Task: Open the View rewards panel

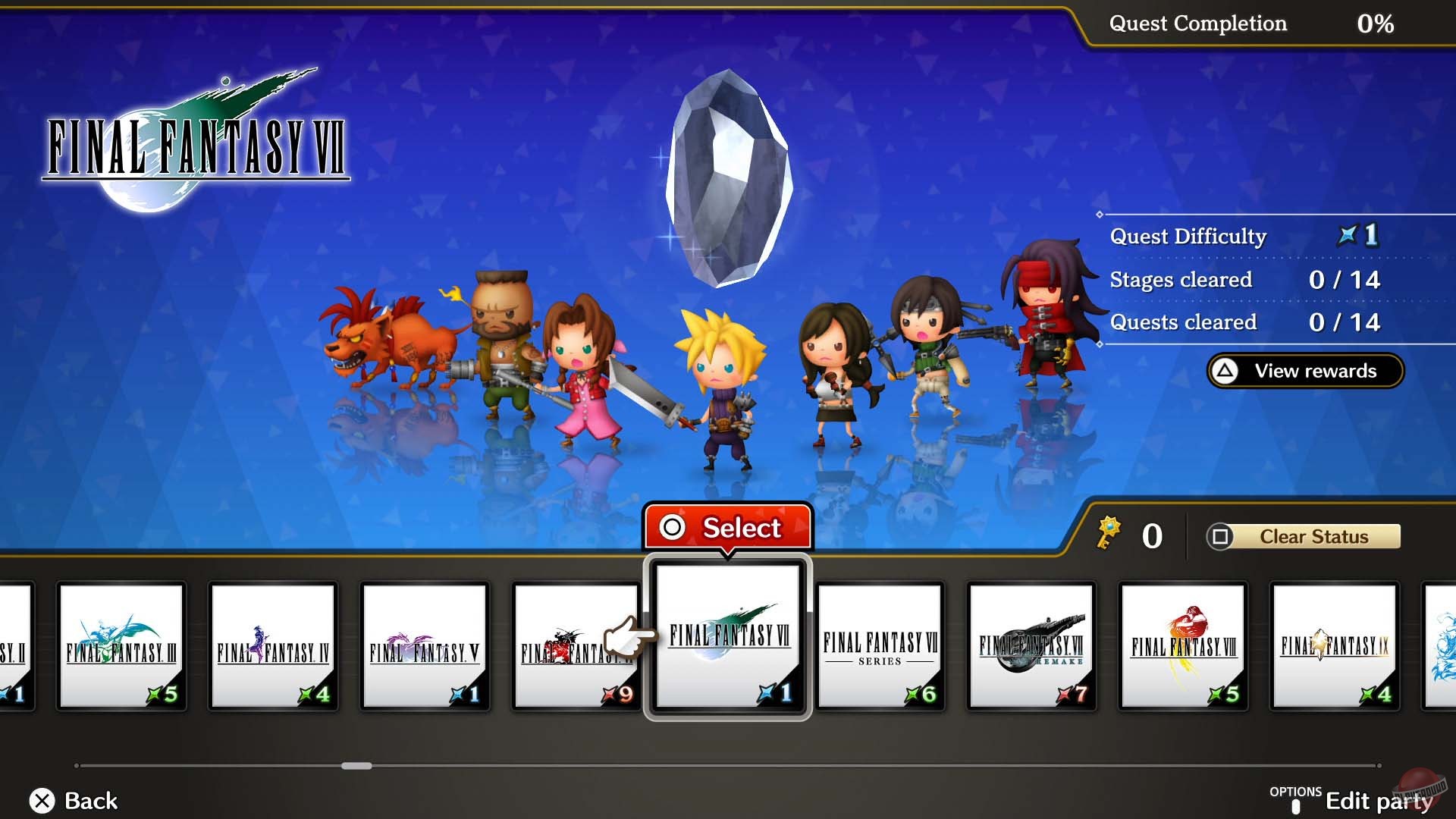Action: coord(1304,371)
